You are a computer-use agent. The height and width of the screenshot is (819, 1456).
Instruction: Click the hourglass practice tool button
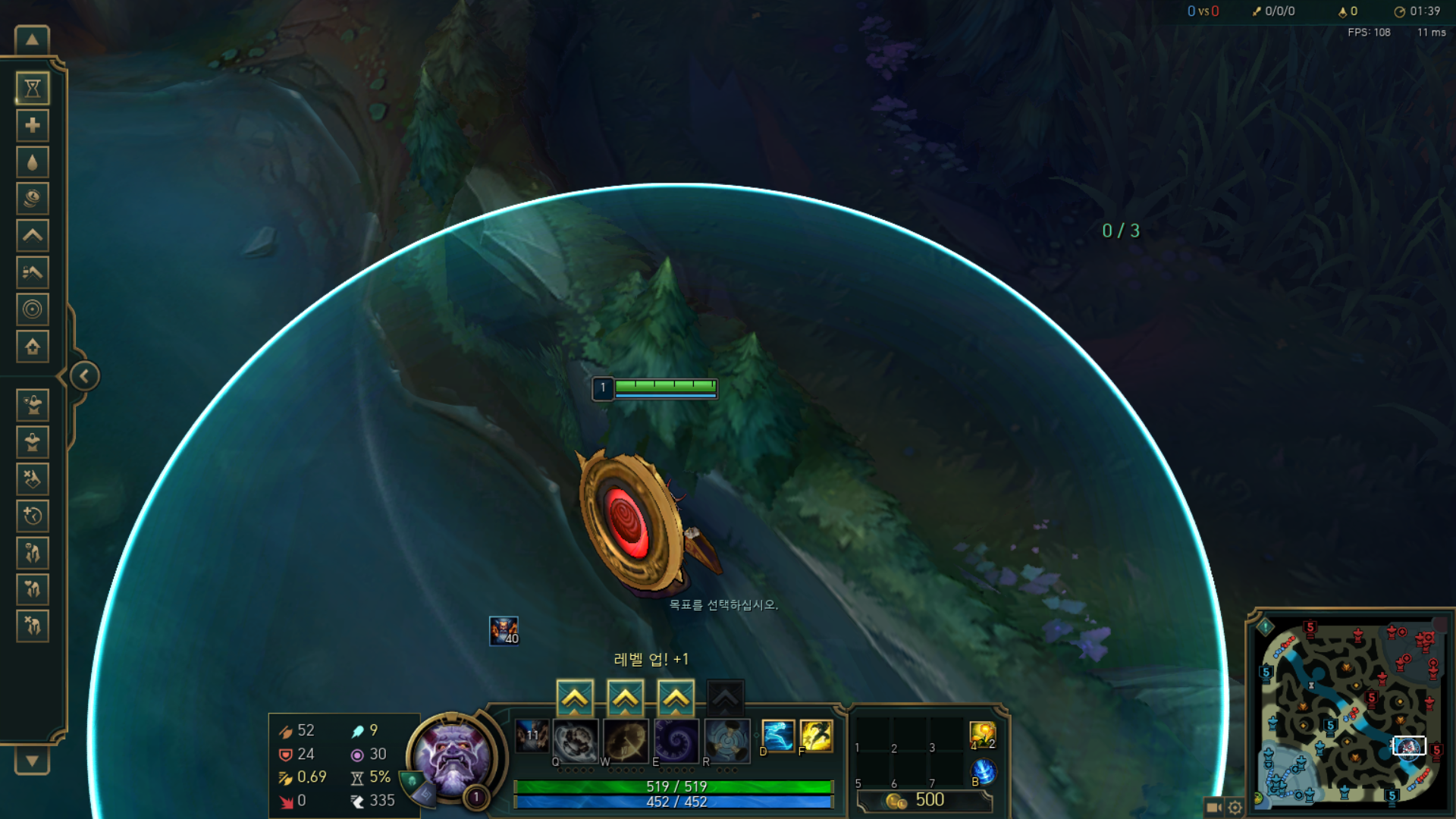(x=33, y=89)
